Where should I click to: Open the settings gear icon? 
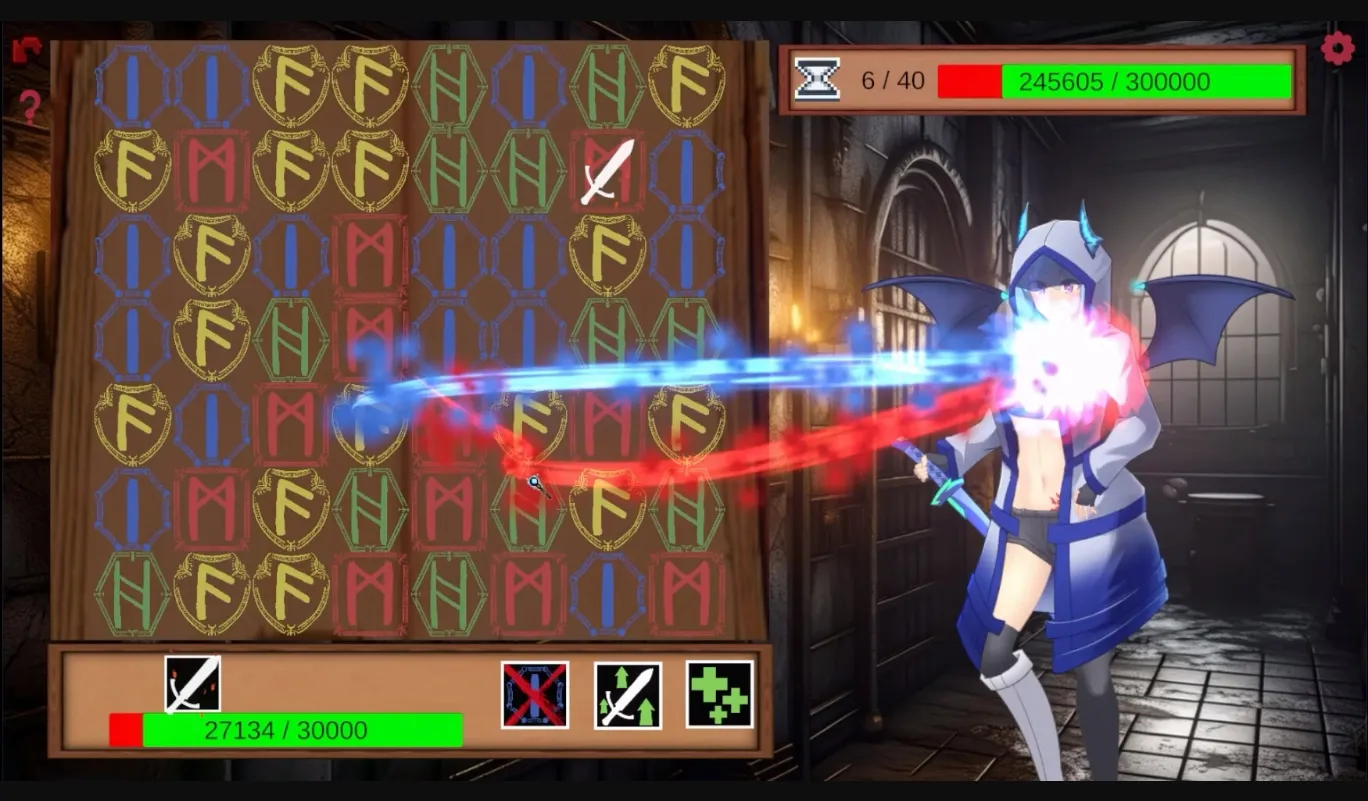tap(1337, 46)
